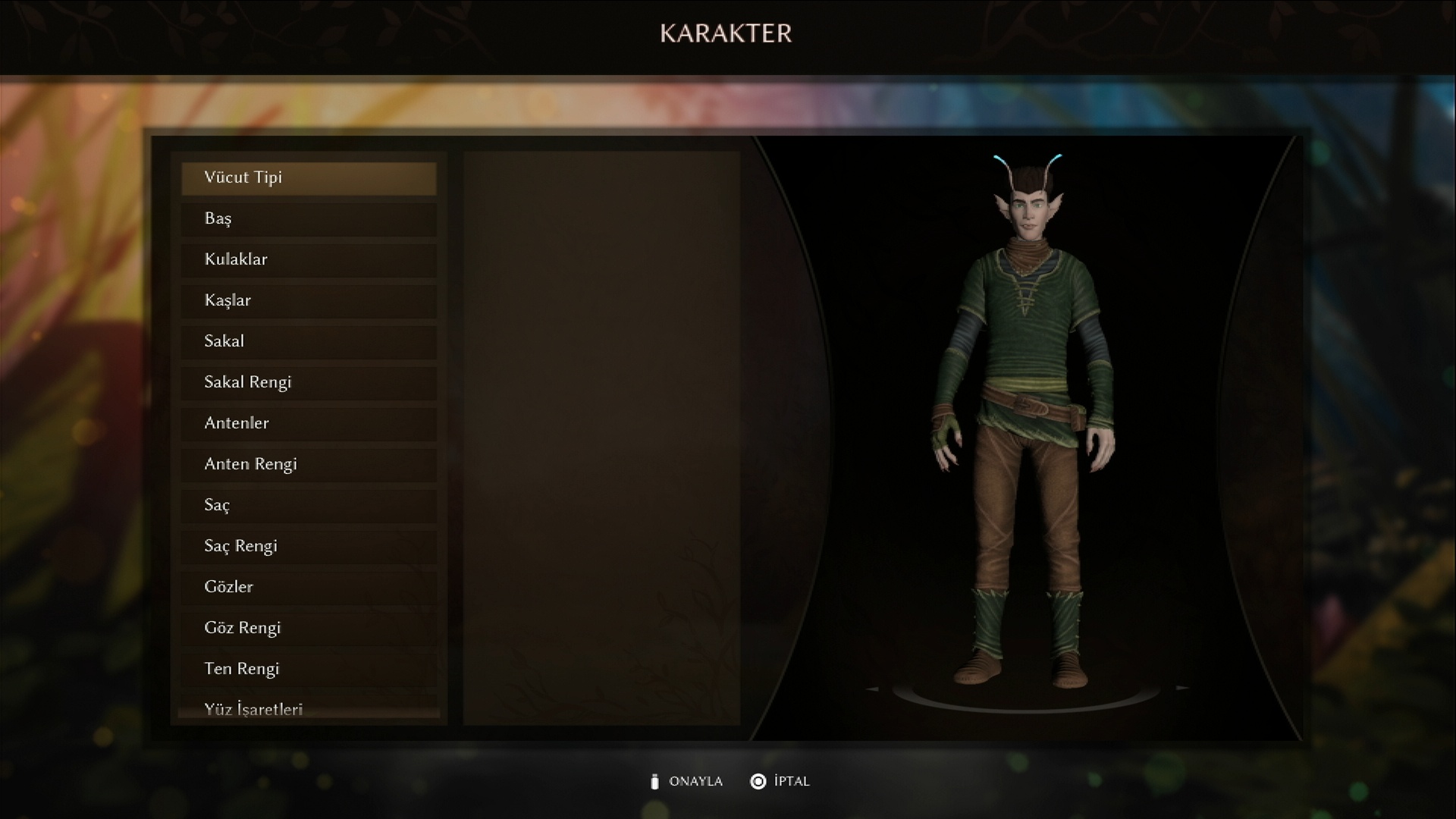
Task: Select the Ten Rengi entry
Action: (x=309, y=669)
